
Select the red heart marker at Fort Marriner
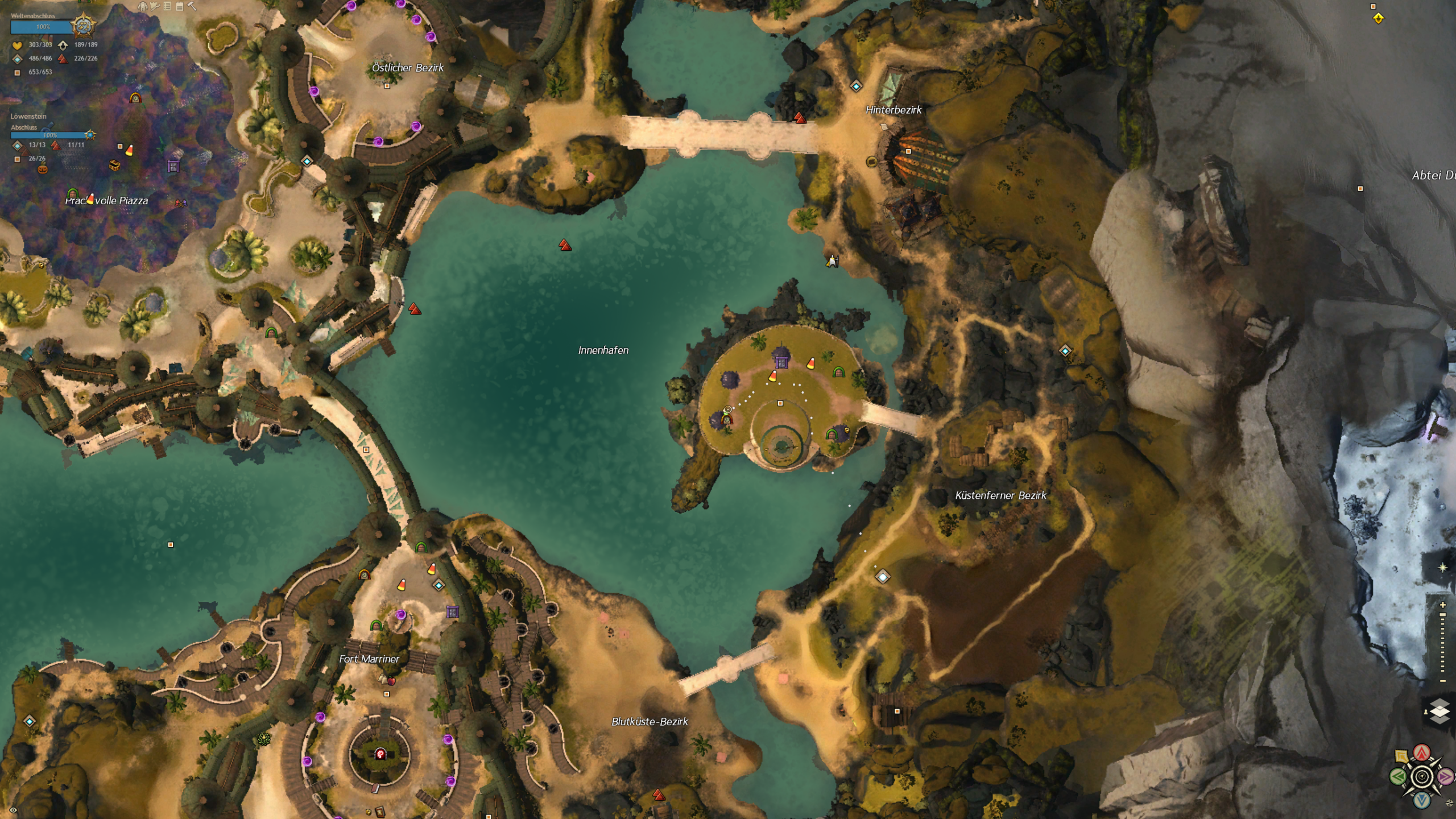click(390, 681)
